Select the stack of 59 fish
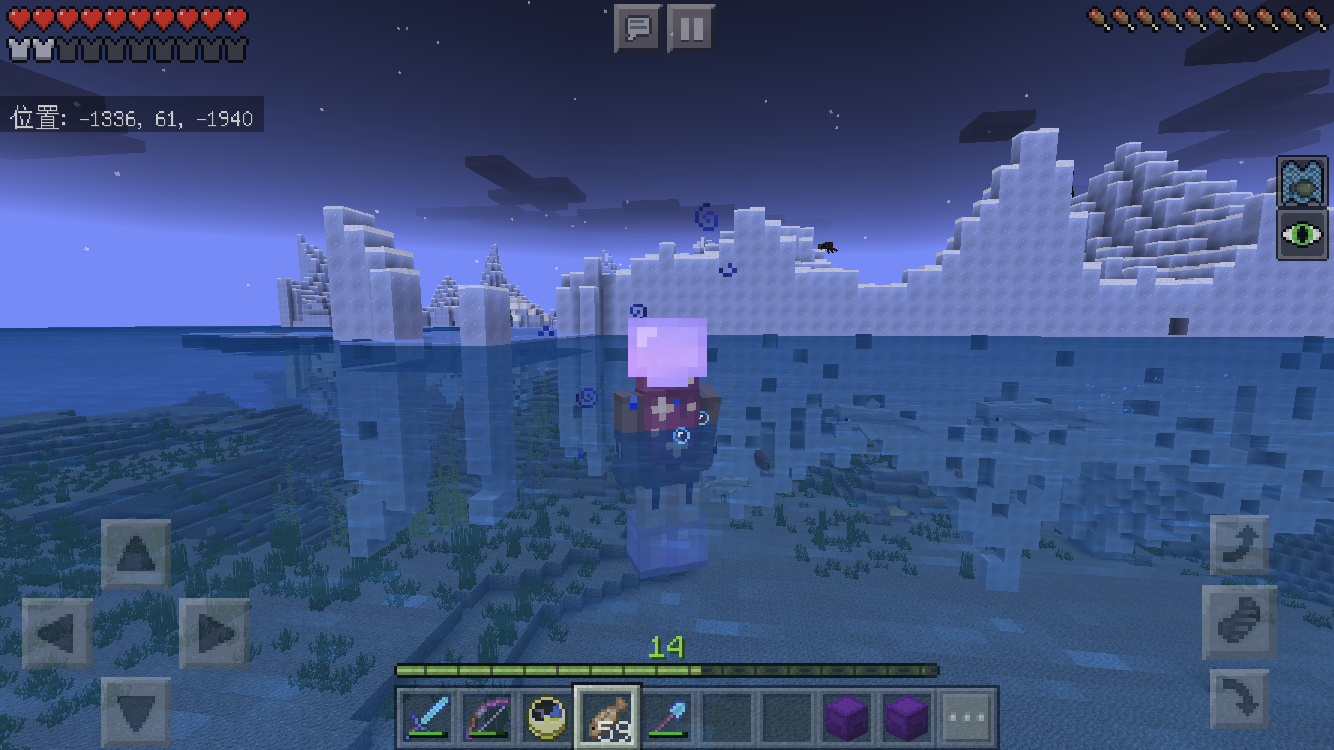 point(608,716)
